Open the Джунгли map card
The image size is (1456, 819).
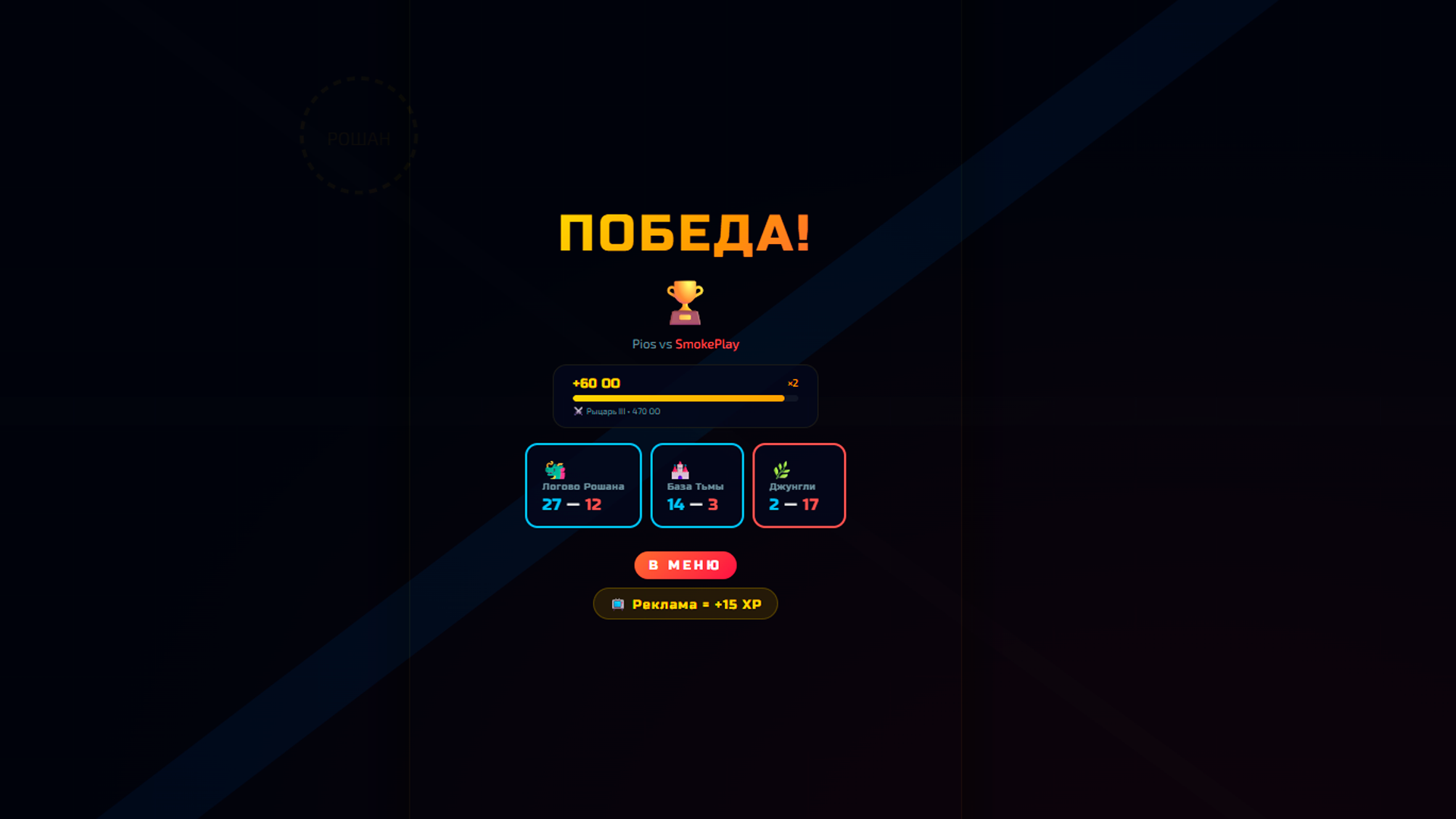pyautogui.click(x=799, y=485)
